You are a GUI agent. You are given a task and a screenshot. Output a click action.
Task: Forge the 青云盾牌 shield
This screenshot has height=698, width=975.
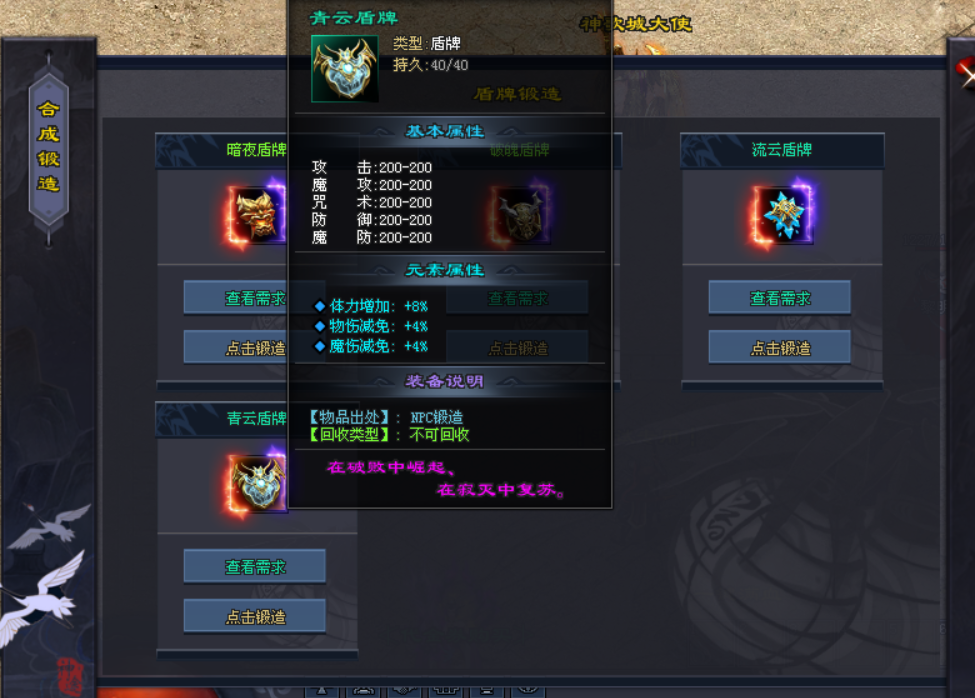click(255, 617)
